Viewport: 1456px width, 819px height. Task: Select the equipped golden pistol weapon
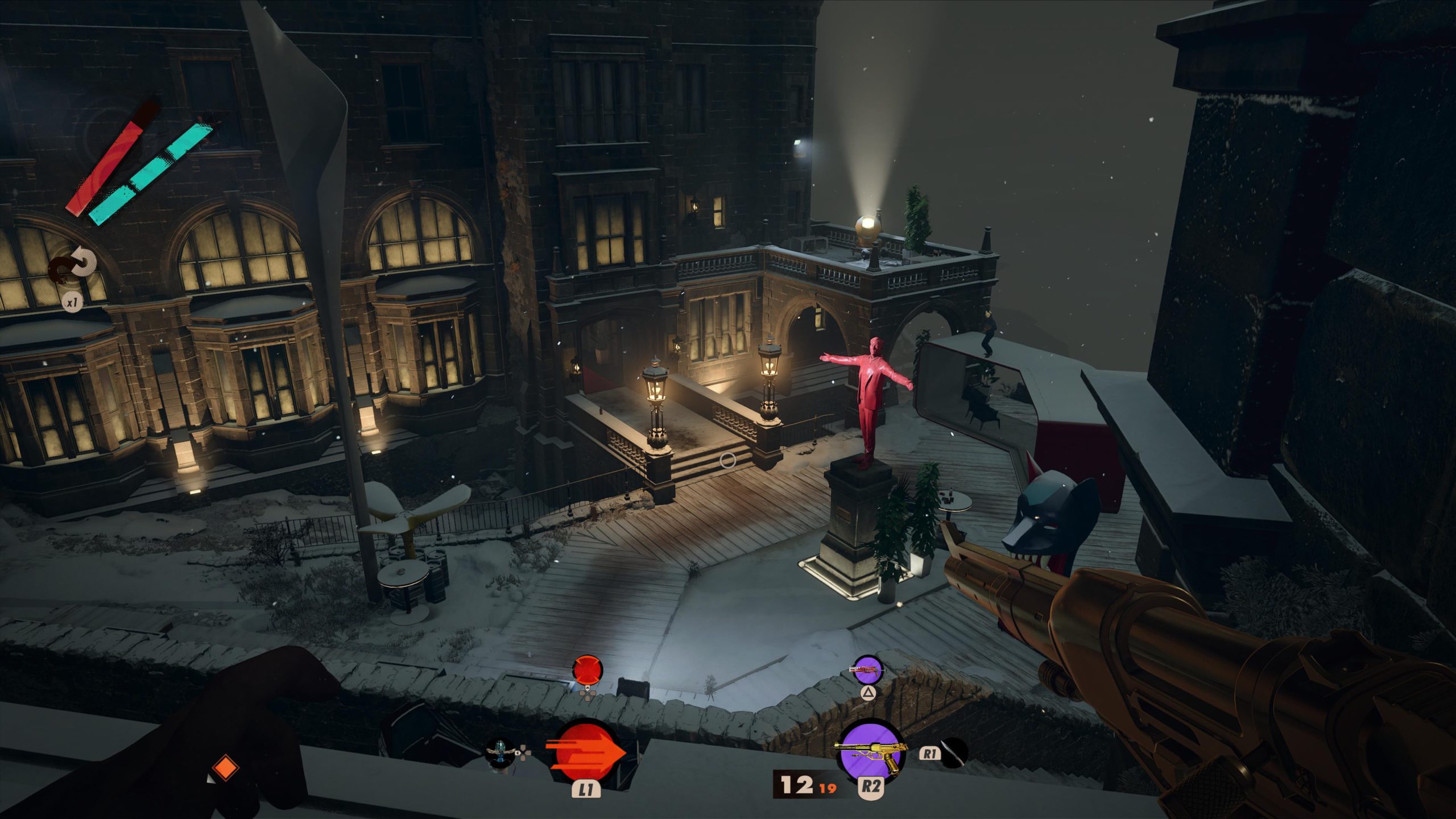coord(867,754)
